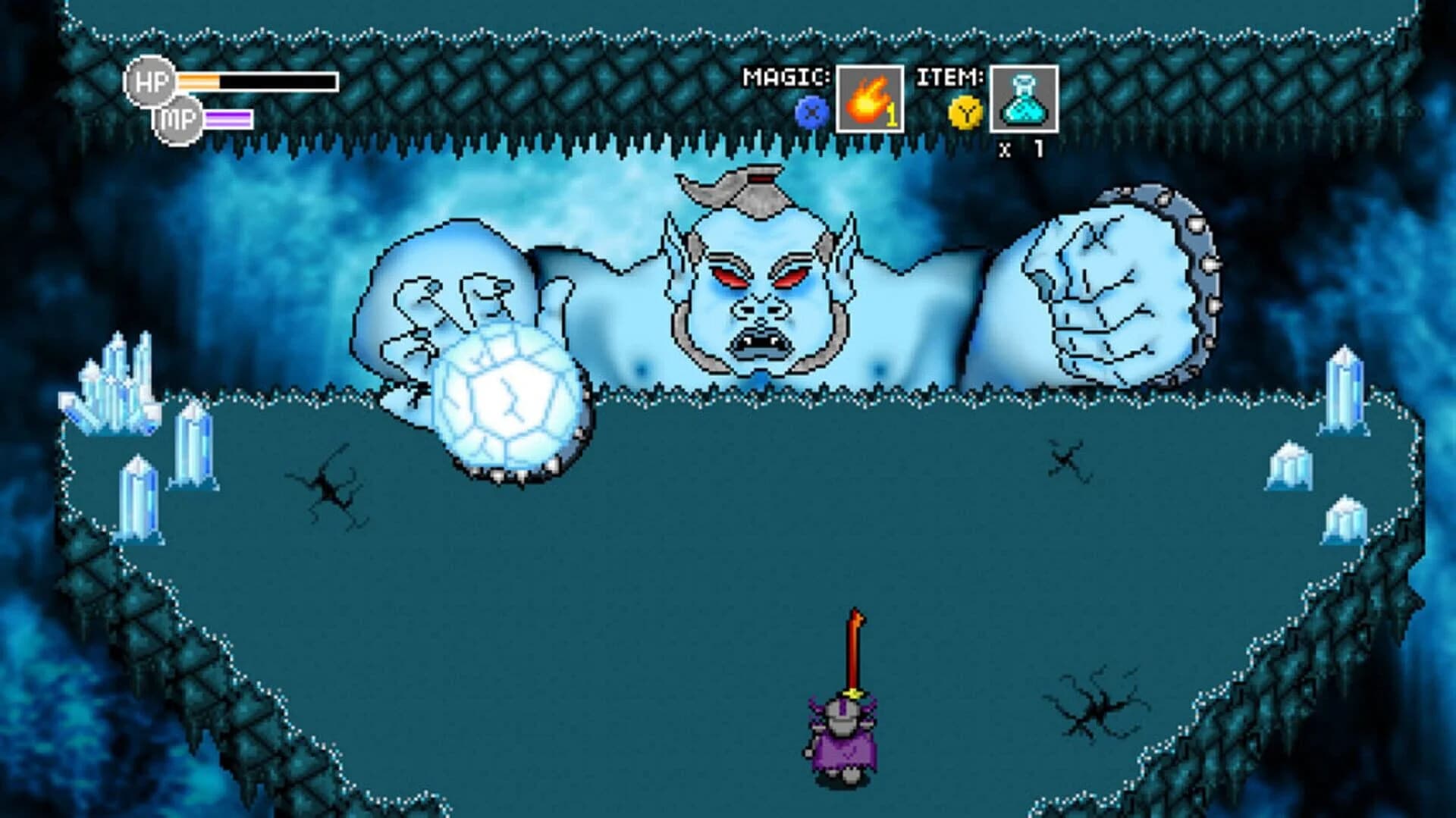Select the fireball spell in the MAGIC slot
The image size is (1456, 818).
(869, 99)
